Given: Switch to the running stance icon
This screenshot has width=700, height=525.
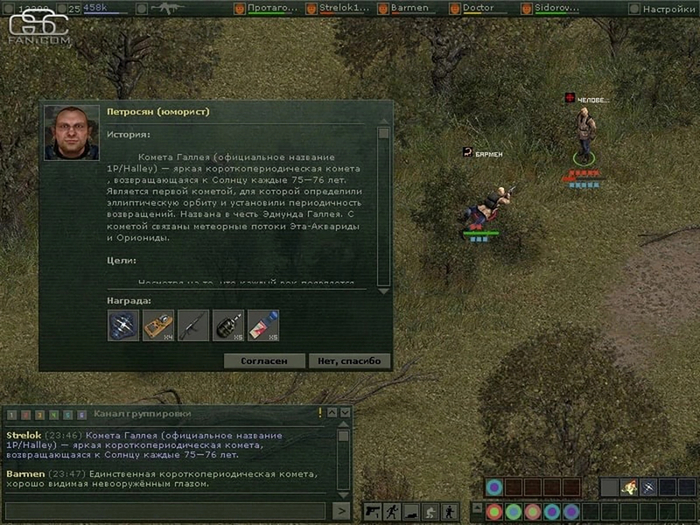Looking at the screenshot, I should pos(391,511).
